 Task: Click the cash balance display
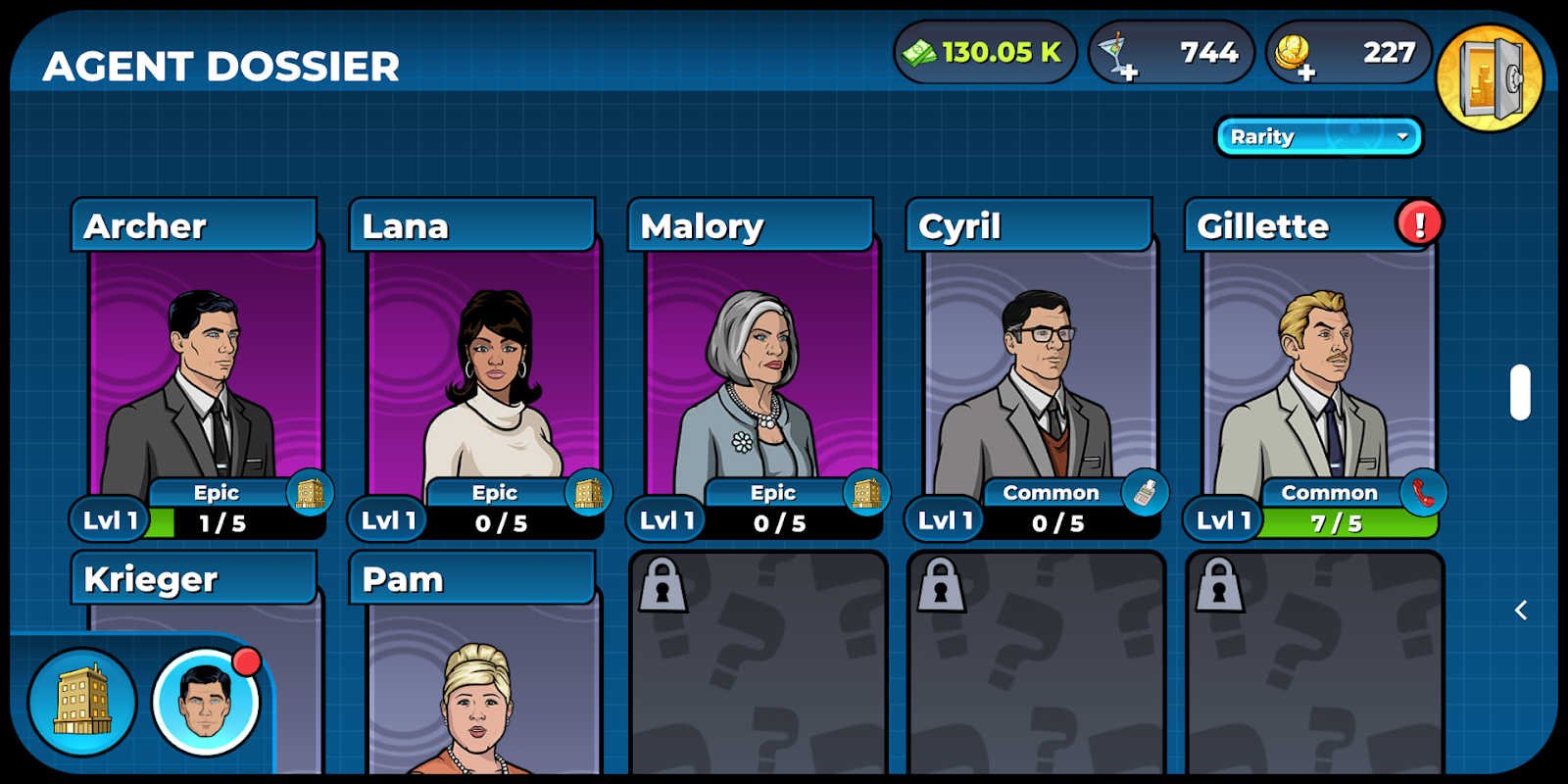tap(985, 53)
